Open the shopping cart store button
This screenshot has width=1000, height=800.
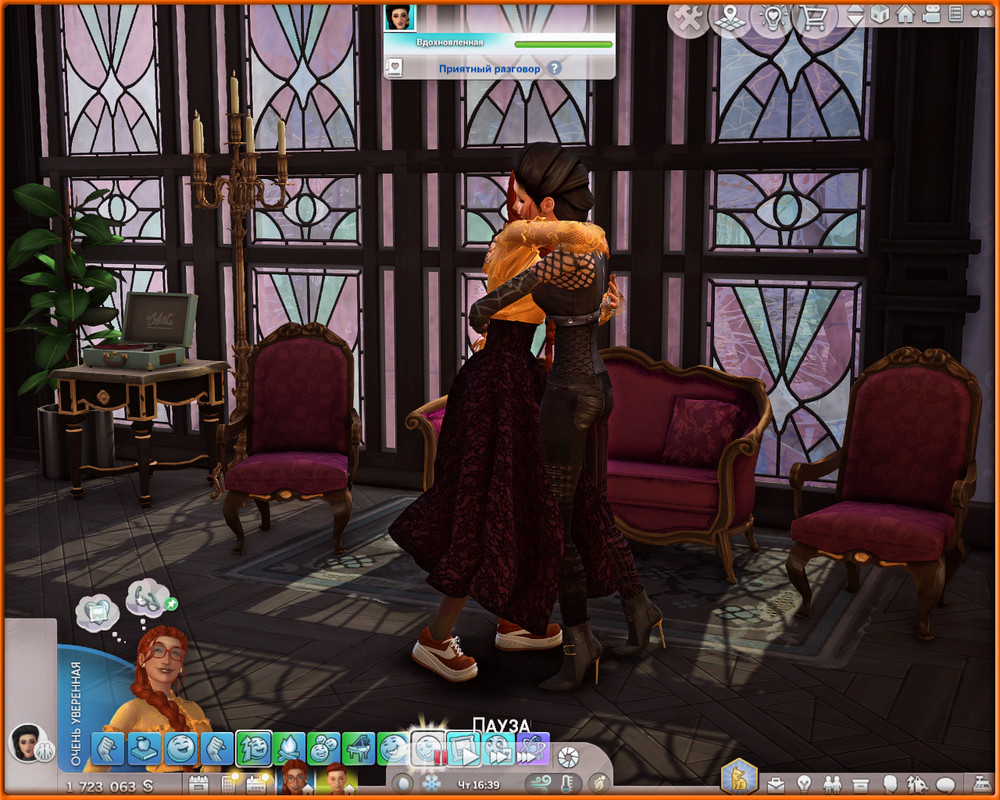(x=813, y=18)
